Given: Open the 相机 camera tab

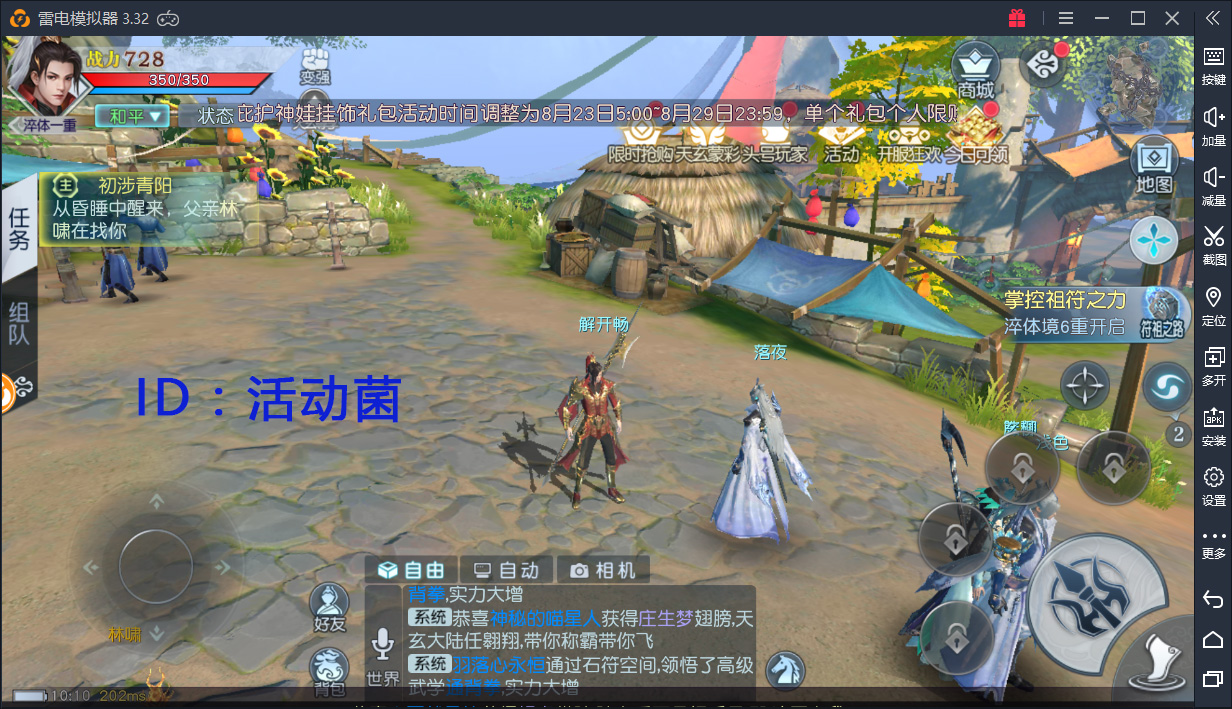Looking at the screenshot, I should 603,570.
